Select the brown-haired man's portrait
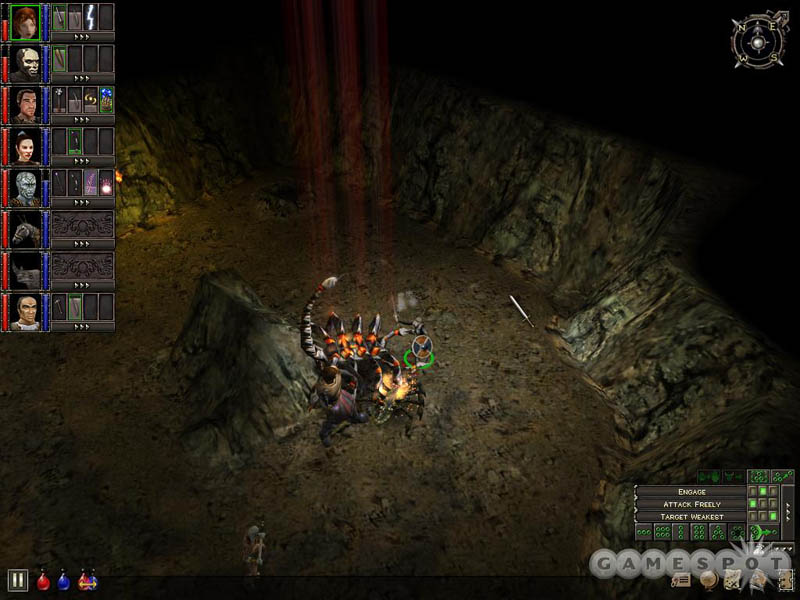This screenshot has width=800, height=600. click(25, 104)
